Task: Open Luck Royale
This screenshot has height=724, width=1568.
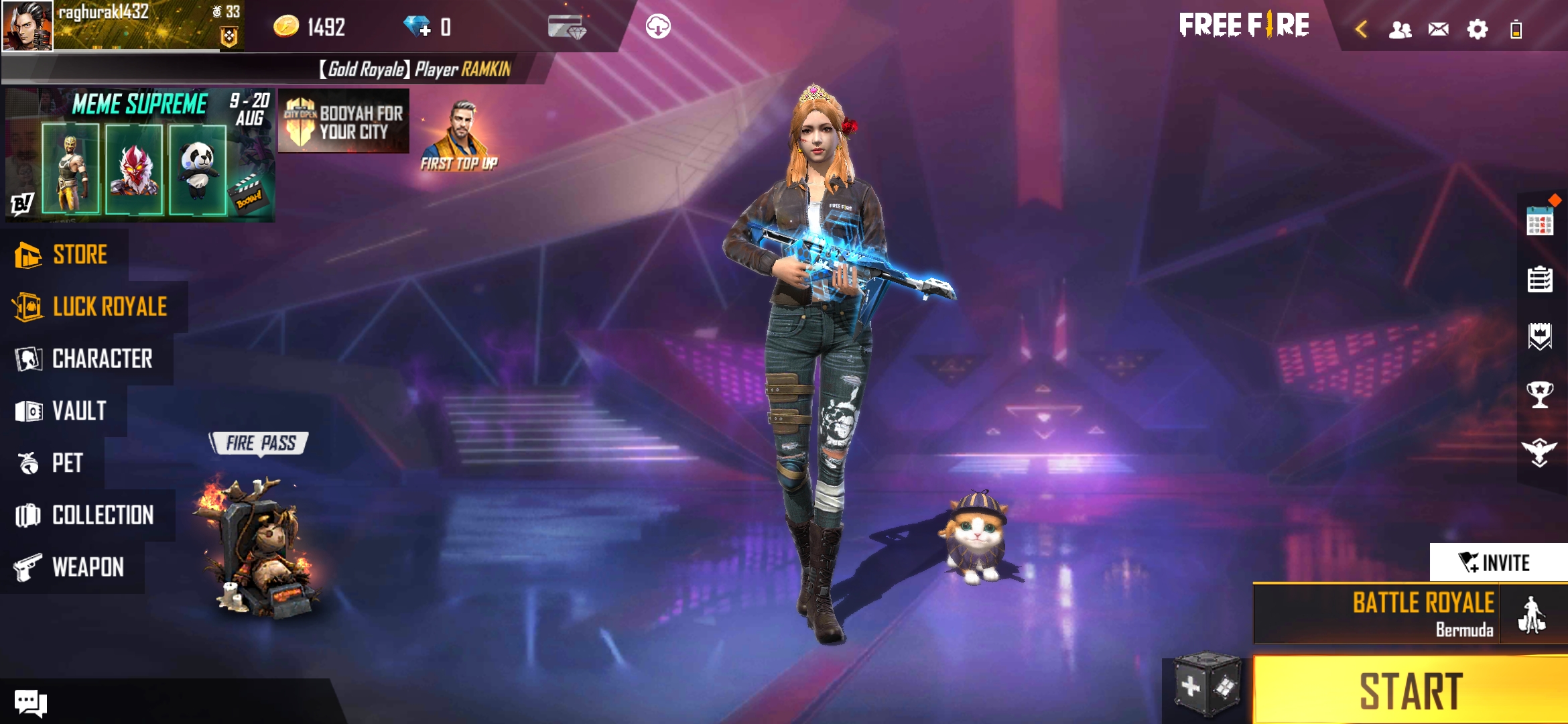Action: [92, 307]
